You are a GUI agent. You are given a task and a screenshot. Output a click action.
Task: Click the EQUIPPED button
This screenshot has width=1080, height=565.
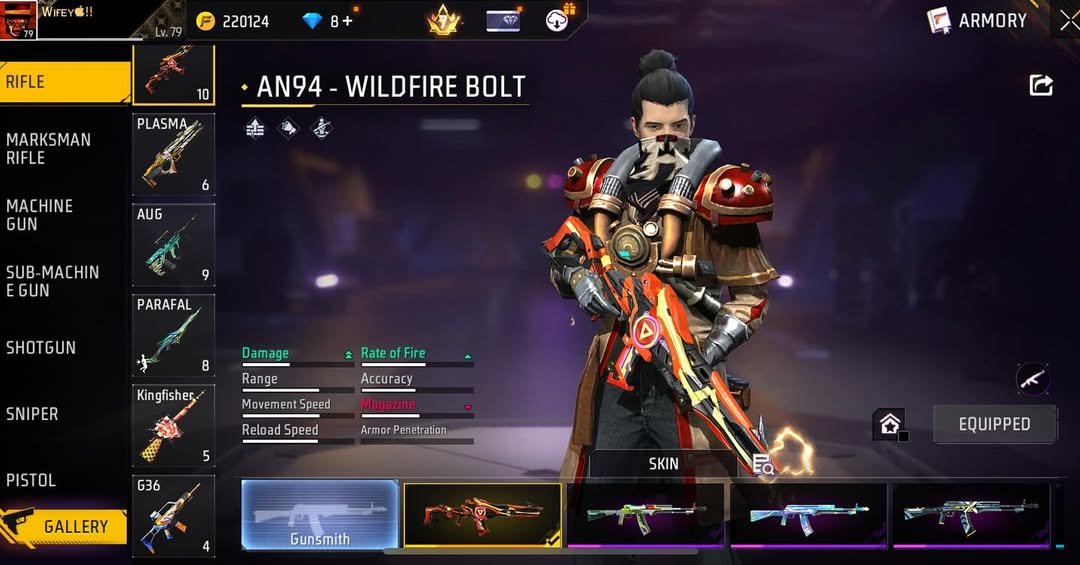[x=994, y=424]
